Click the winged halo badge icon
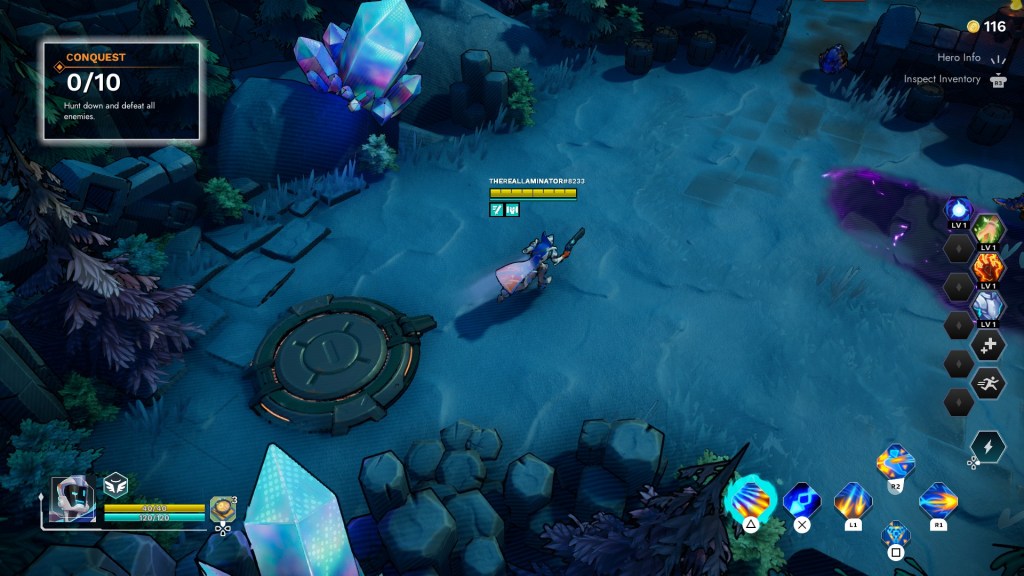Image resolution: width=1024 pixels, height=576 pixels. click(116, 484)
